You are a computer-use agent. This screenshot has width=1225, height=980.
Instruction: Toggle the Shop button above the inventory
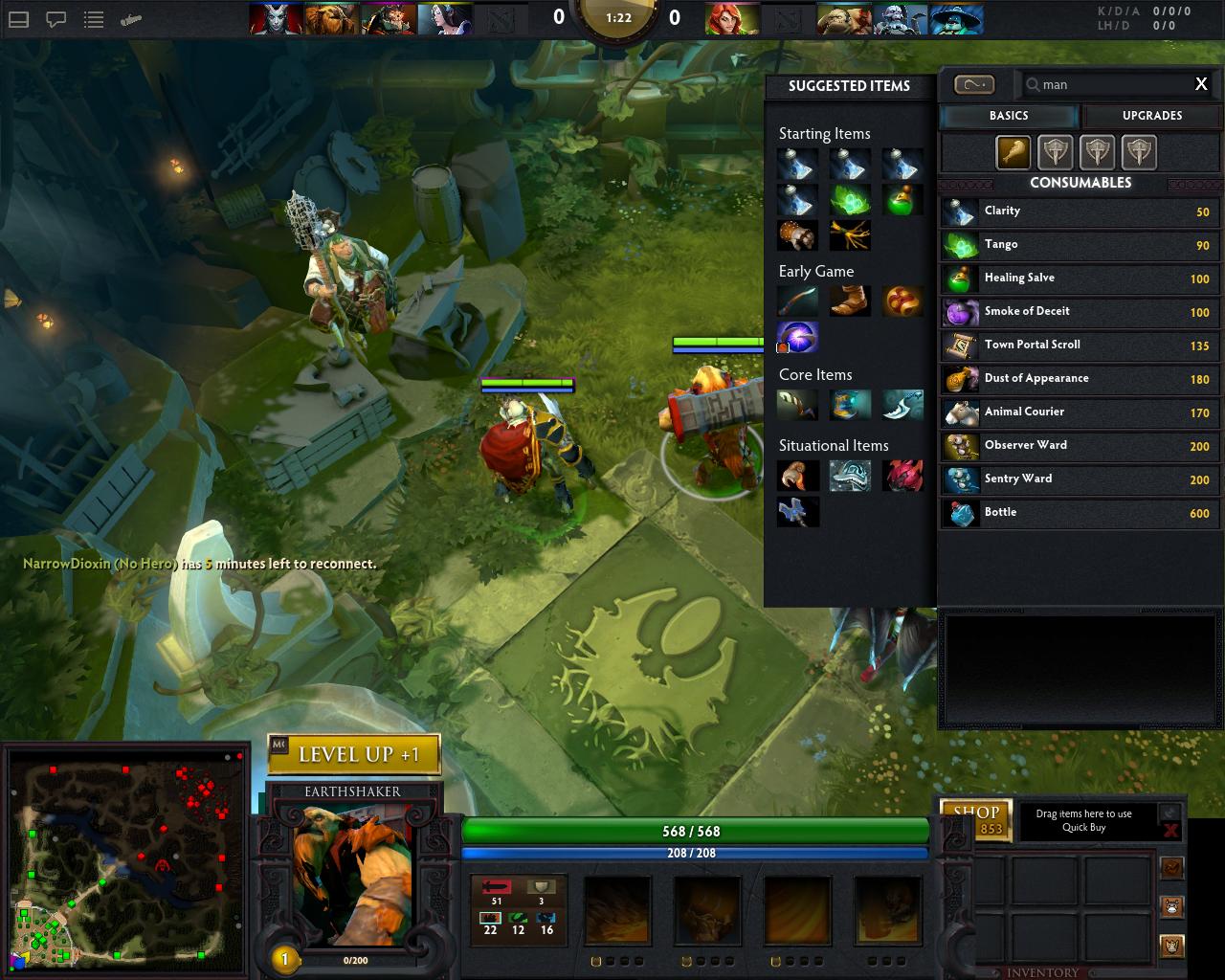tap(975, 818)
